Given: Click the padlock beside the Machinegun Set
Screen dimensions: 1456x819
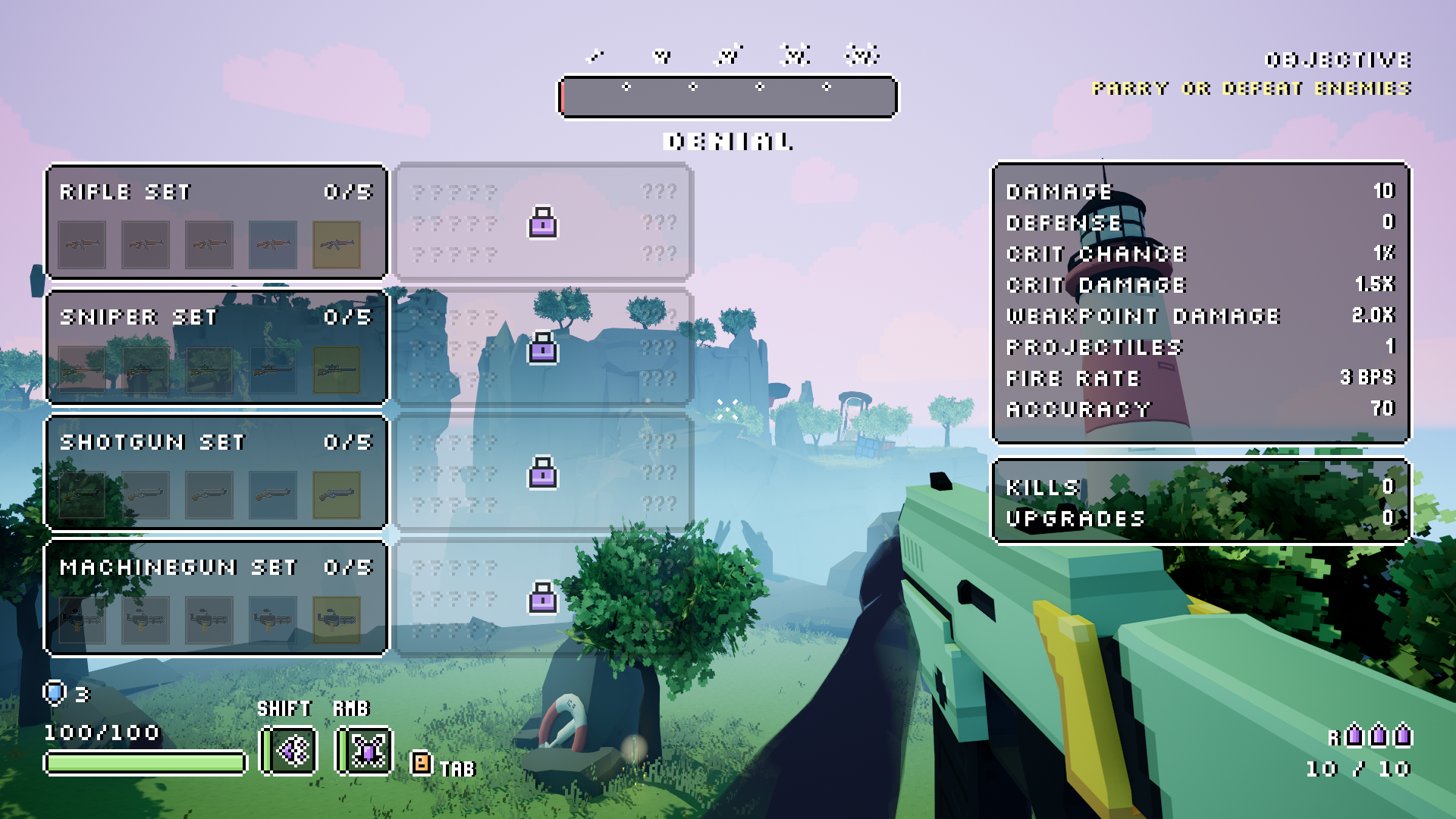Looking at the screenshot, I should click(542, 598).
